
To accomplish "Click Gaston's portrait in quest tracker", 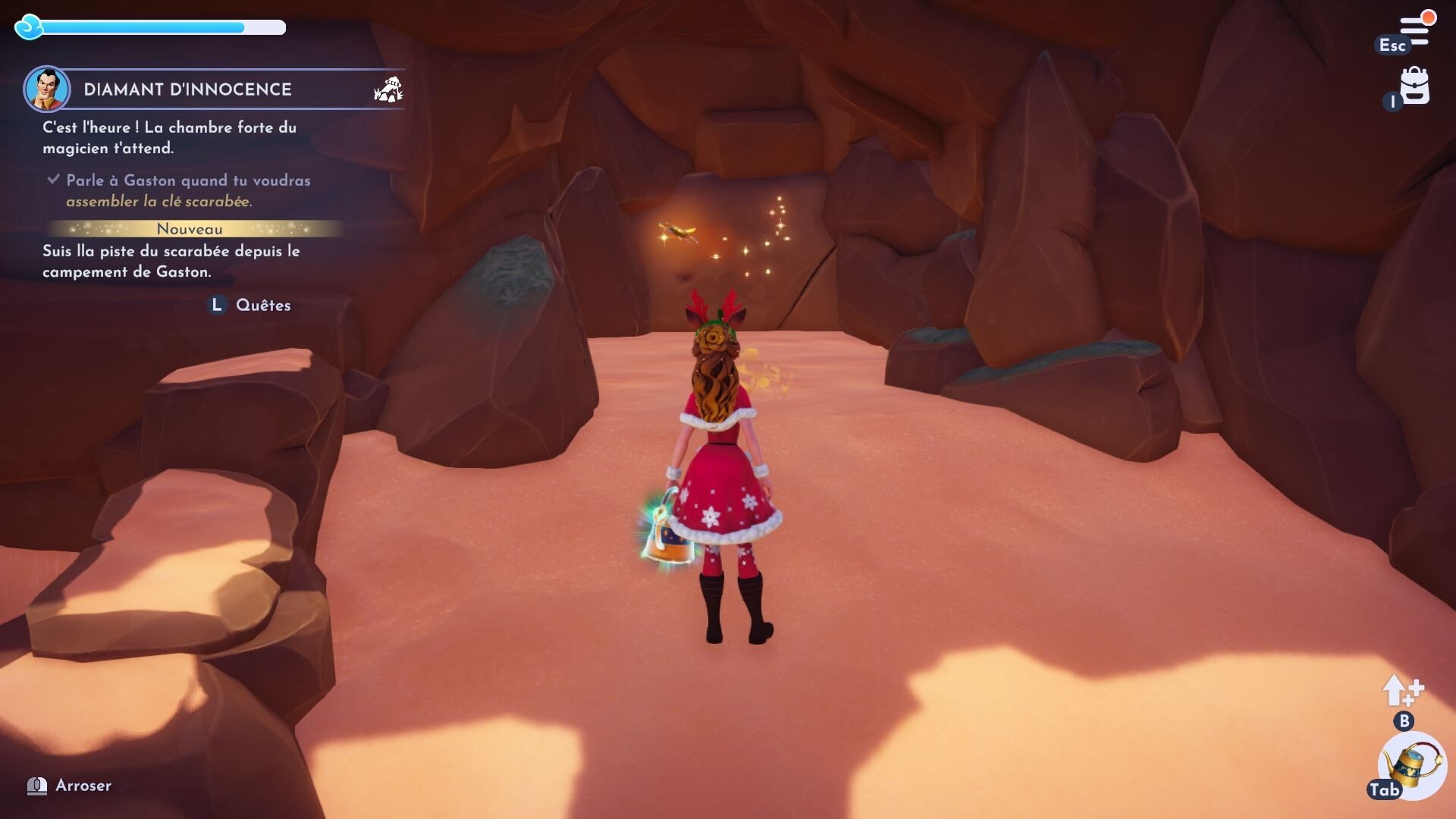I will (x=47, y=89).
